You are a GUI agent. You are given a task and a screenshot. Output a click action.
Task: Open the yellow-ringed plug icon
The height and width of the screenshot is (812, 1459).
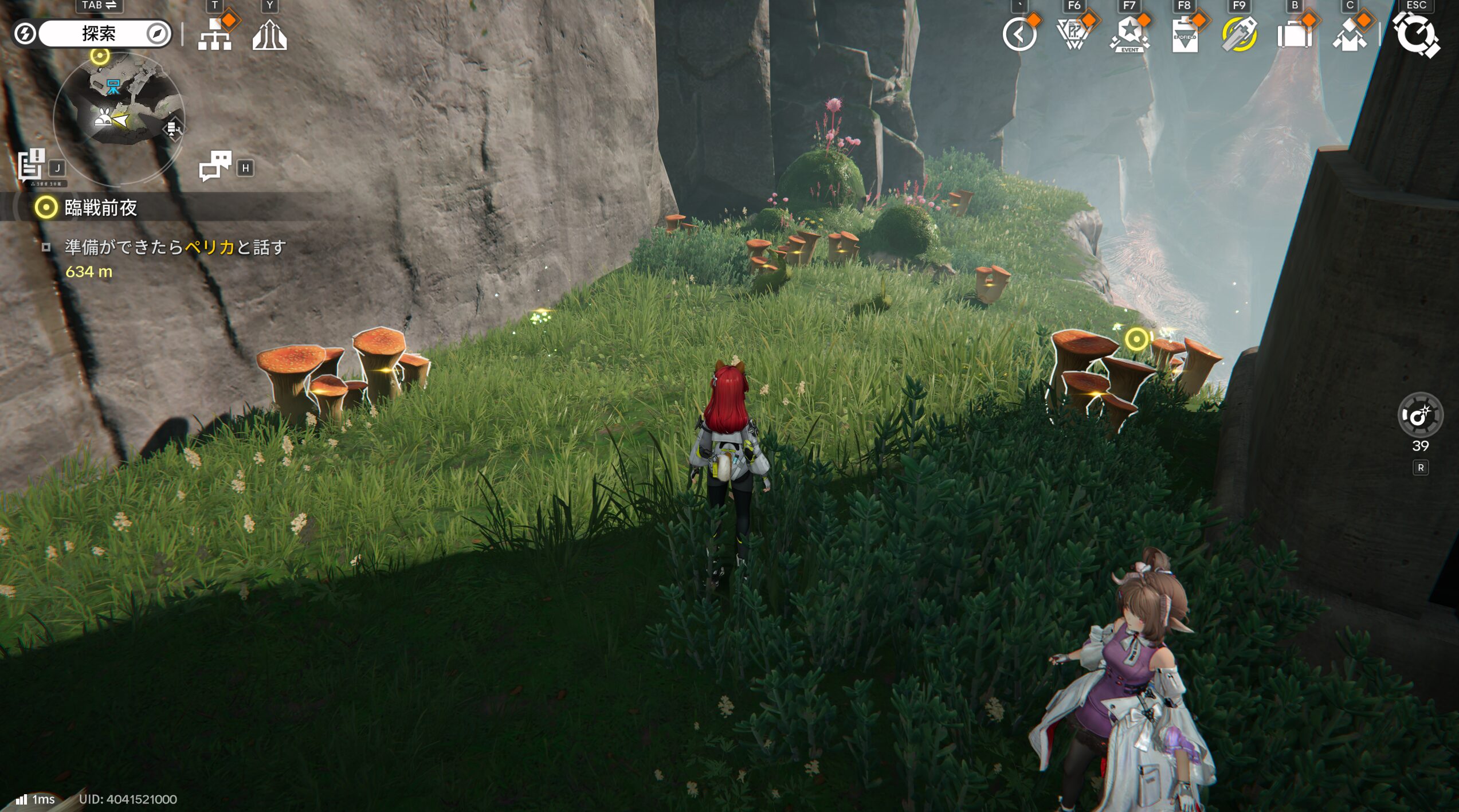coord(1239,34)
